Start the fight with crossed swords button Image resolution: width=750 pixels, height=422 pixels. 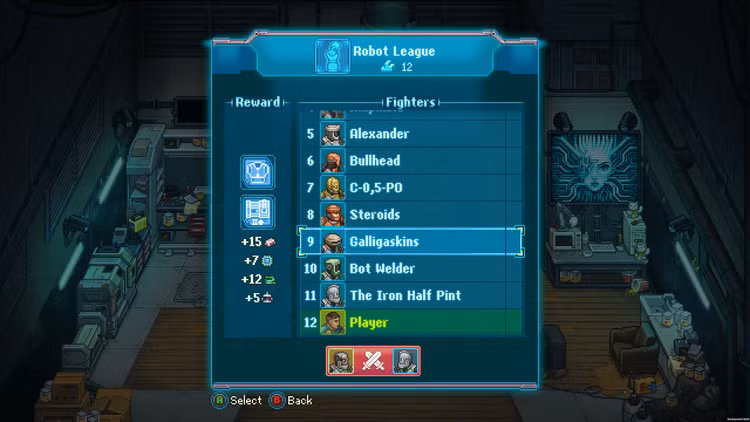tap(373, 361)
